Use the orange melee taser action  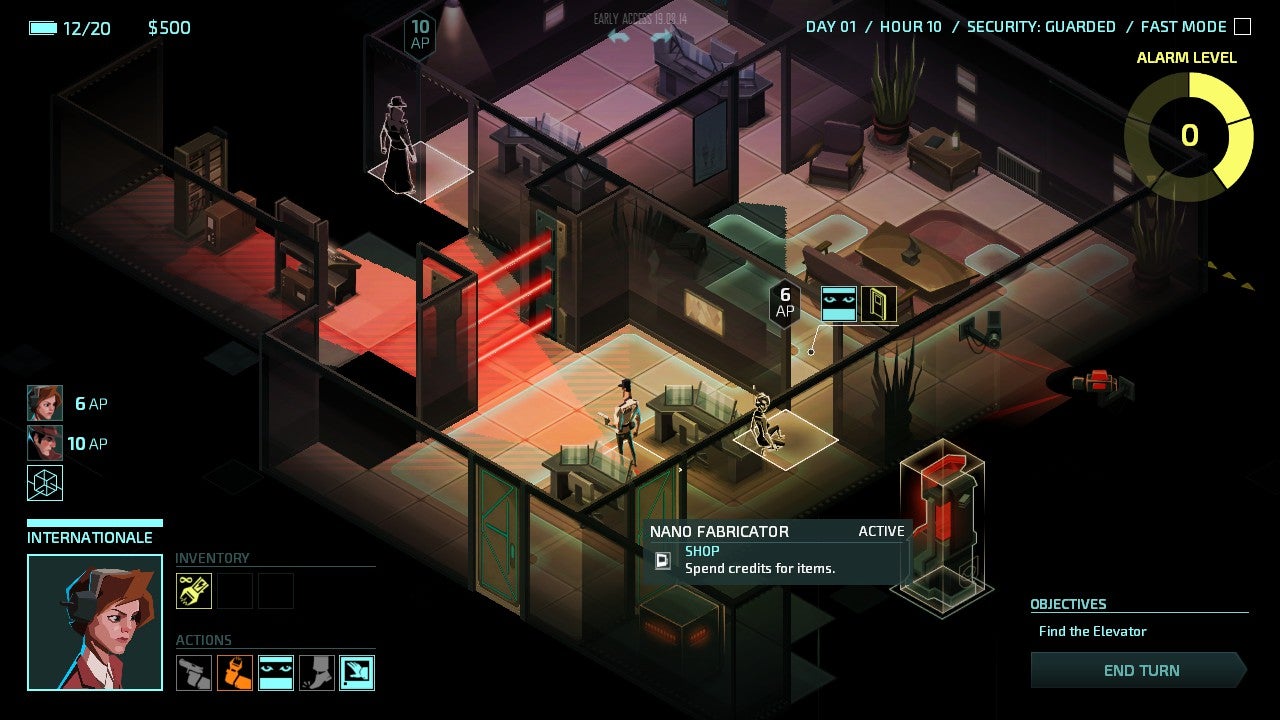click(x=235, y=673)
